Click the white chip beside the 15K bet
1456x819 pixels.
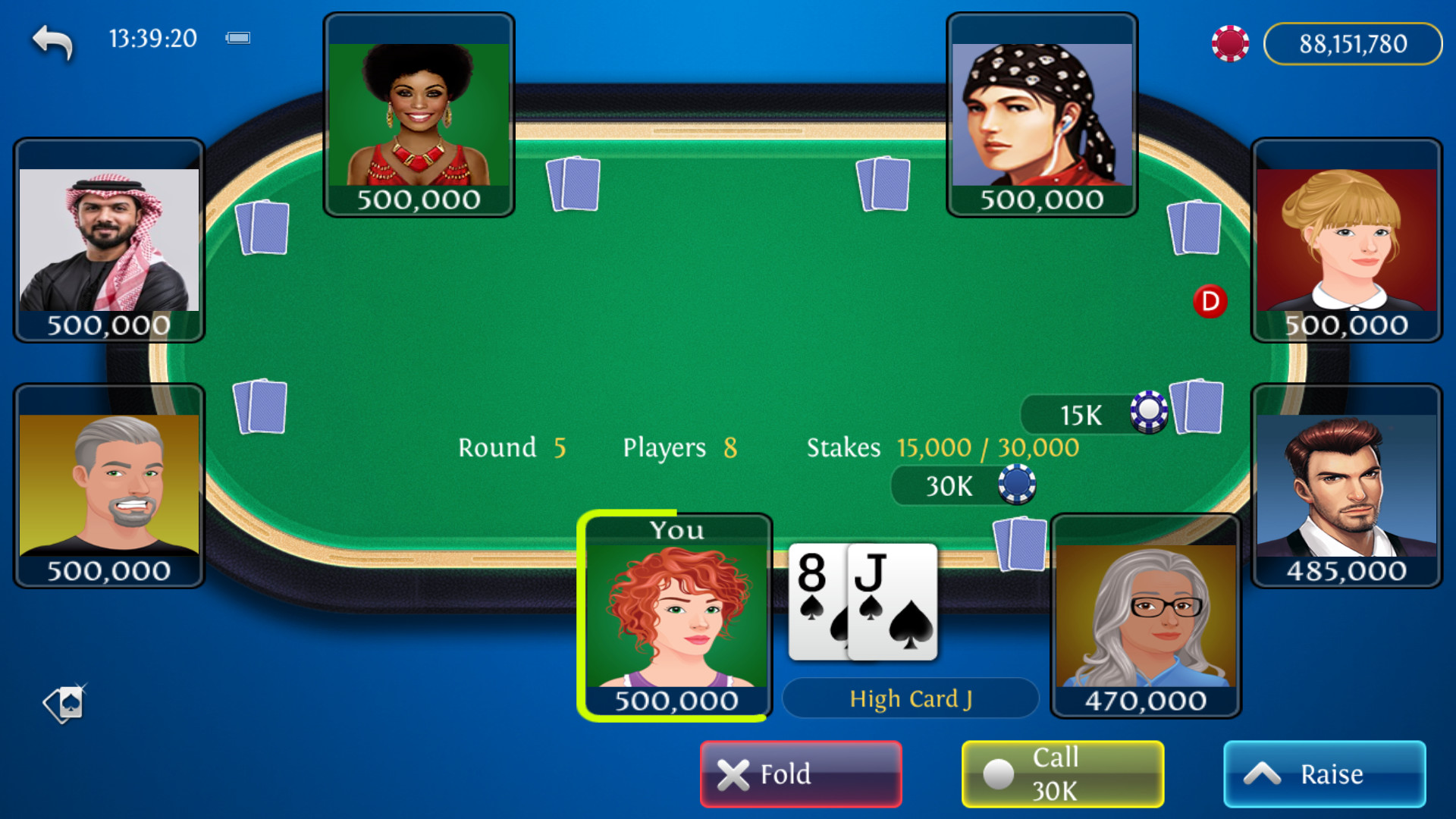1149,413
